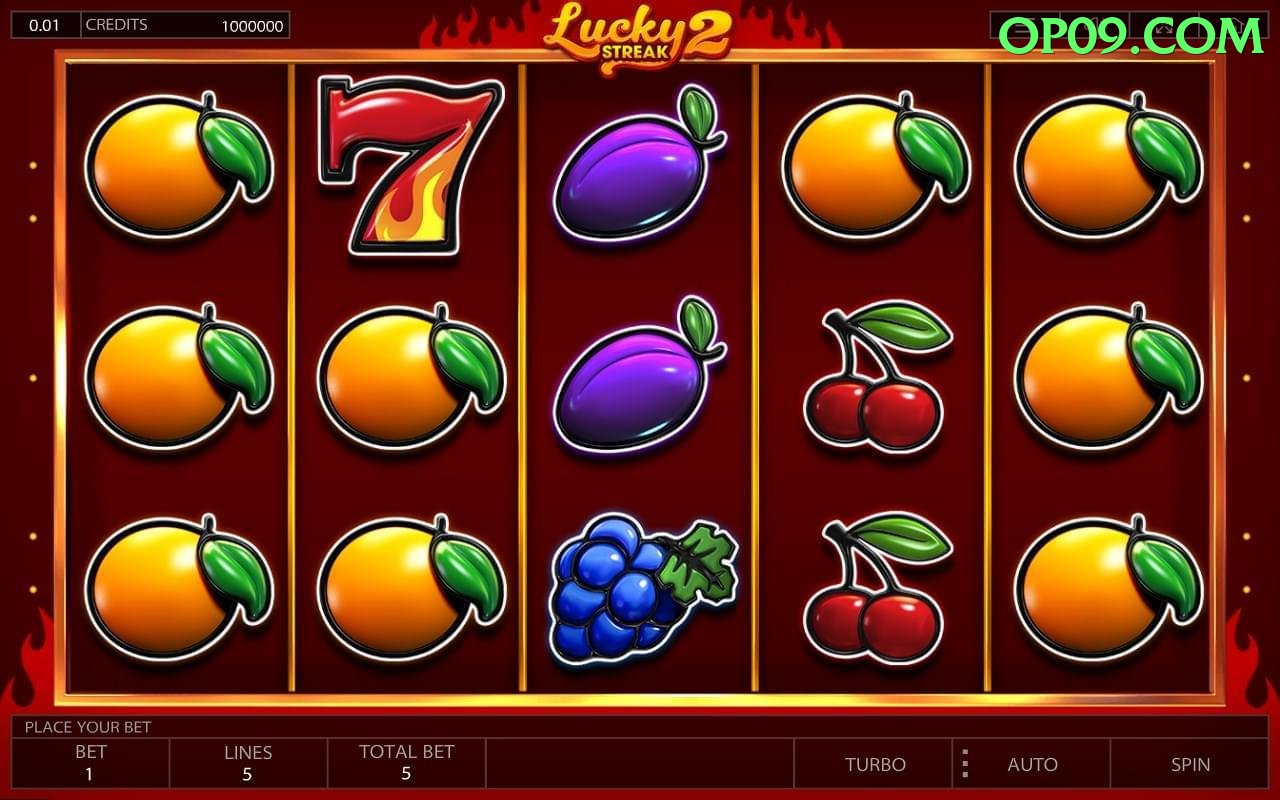This screenshot has height=800, width=1280.
Task: Spin the reels with the SPIN button
Action: pyautogui.click(x=1190, y=764)
